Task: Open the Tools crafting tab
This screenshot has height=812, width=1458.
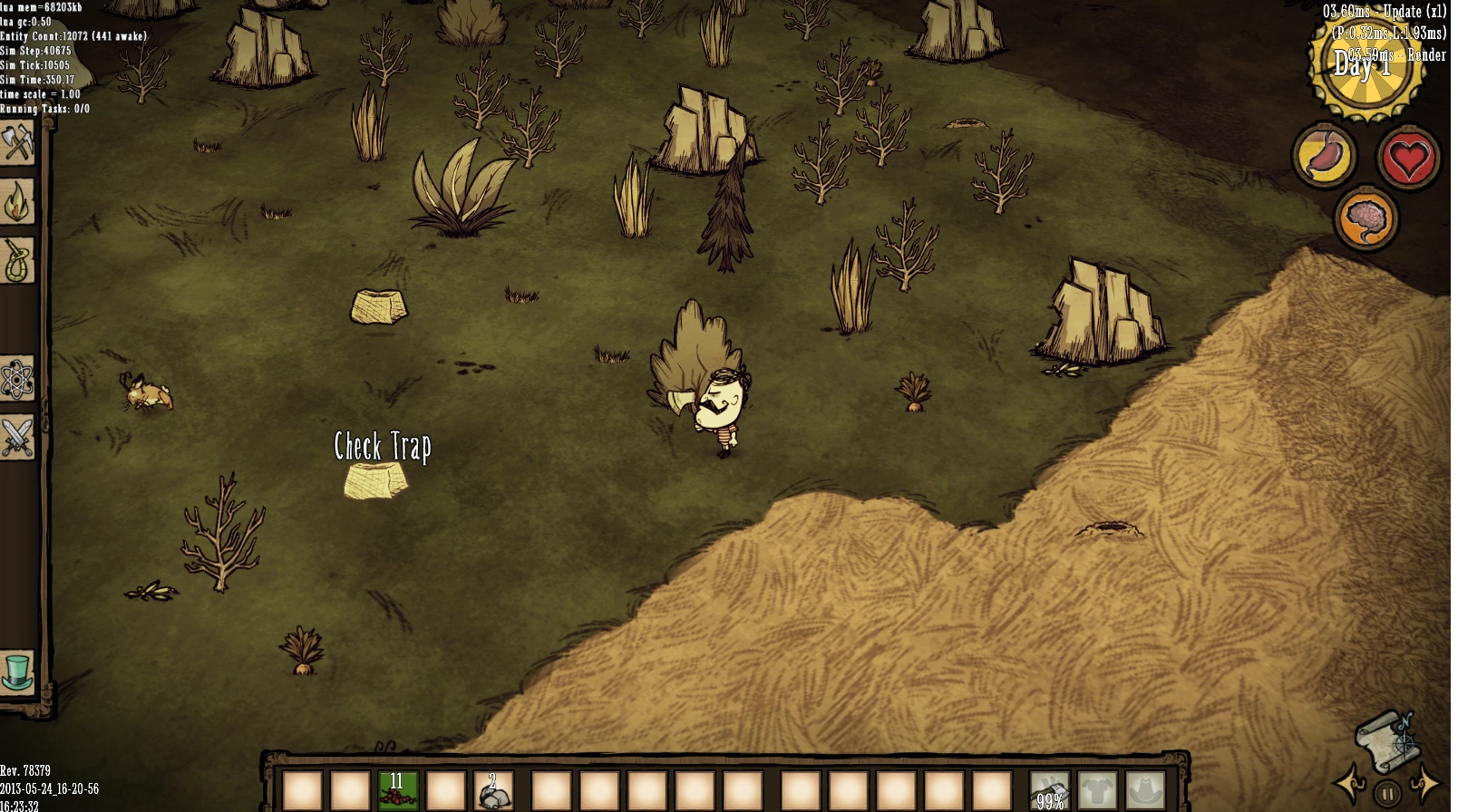Action: coord(17,143)
